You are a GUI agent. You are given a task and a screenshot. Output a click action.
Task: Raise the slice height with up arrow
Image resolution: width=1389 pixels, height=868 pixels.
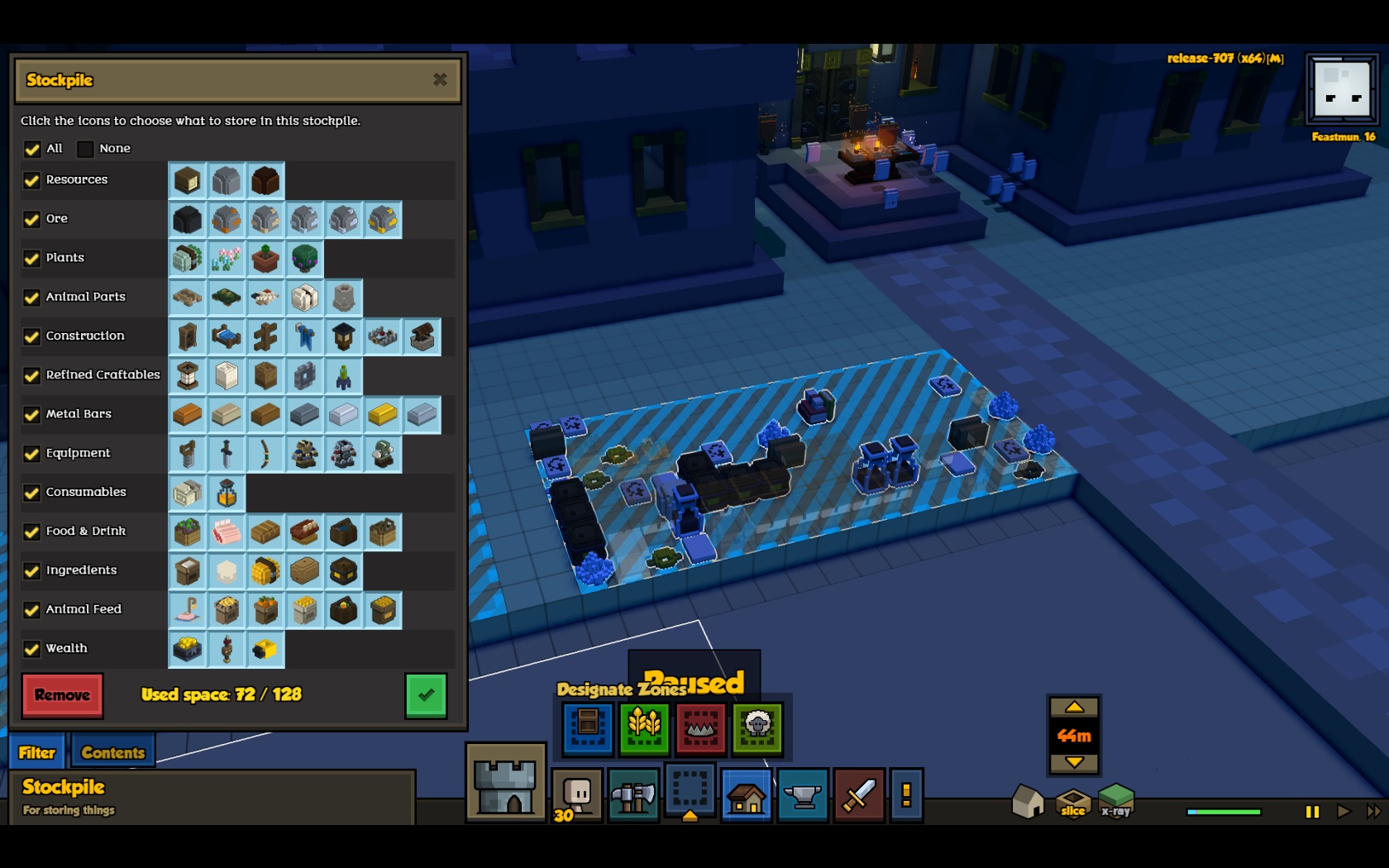tap(1074, 708)
